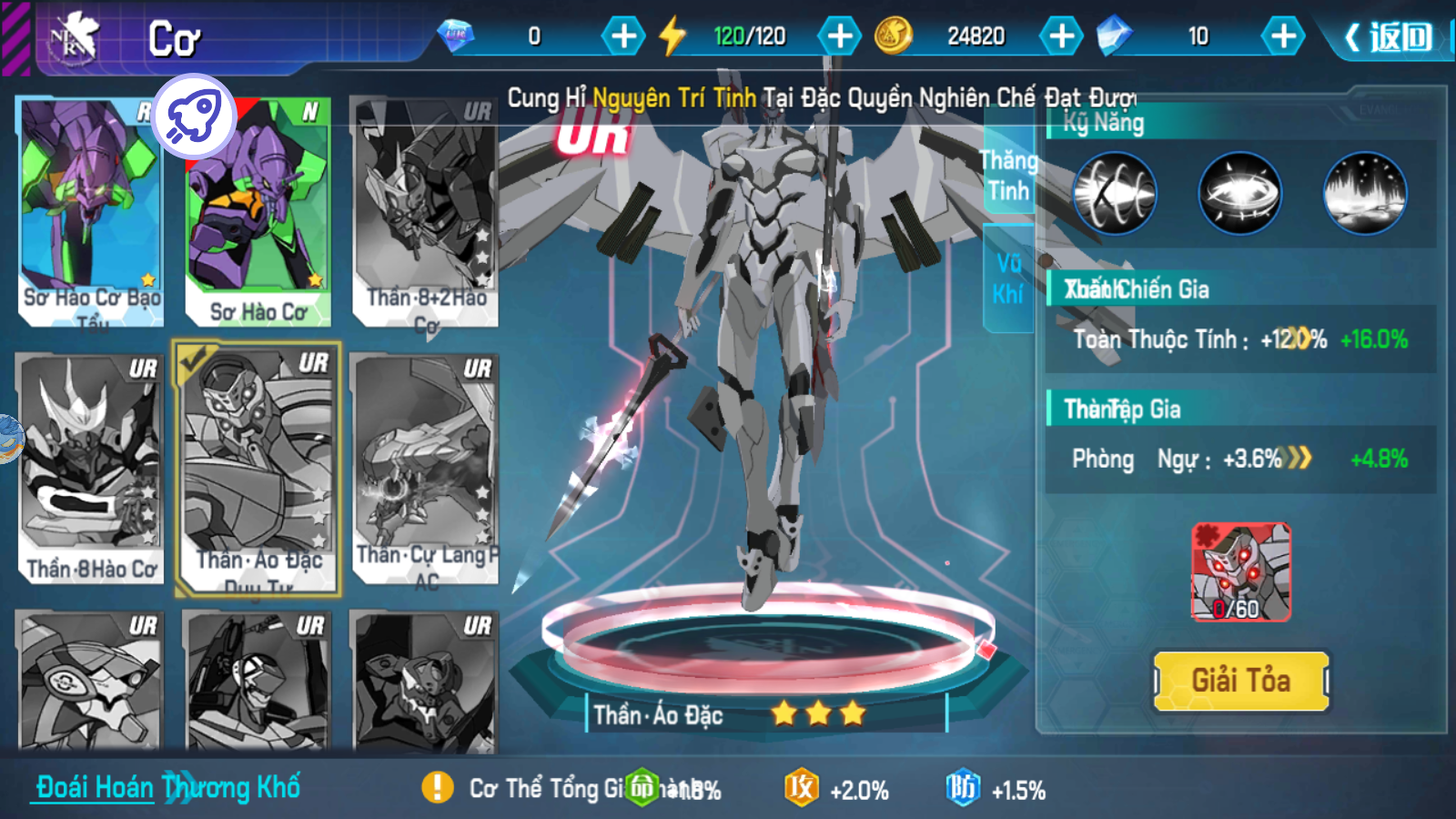Select the Sơ Hào Cơ Bạo Tẩu card

coord(90,211)
